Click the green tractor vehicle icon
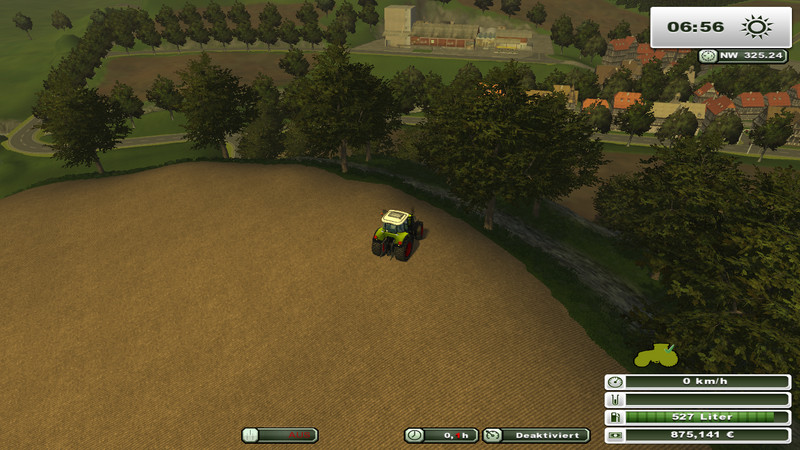800x450 pixels. click(x=657, y=353)
